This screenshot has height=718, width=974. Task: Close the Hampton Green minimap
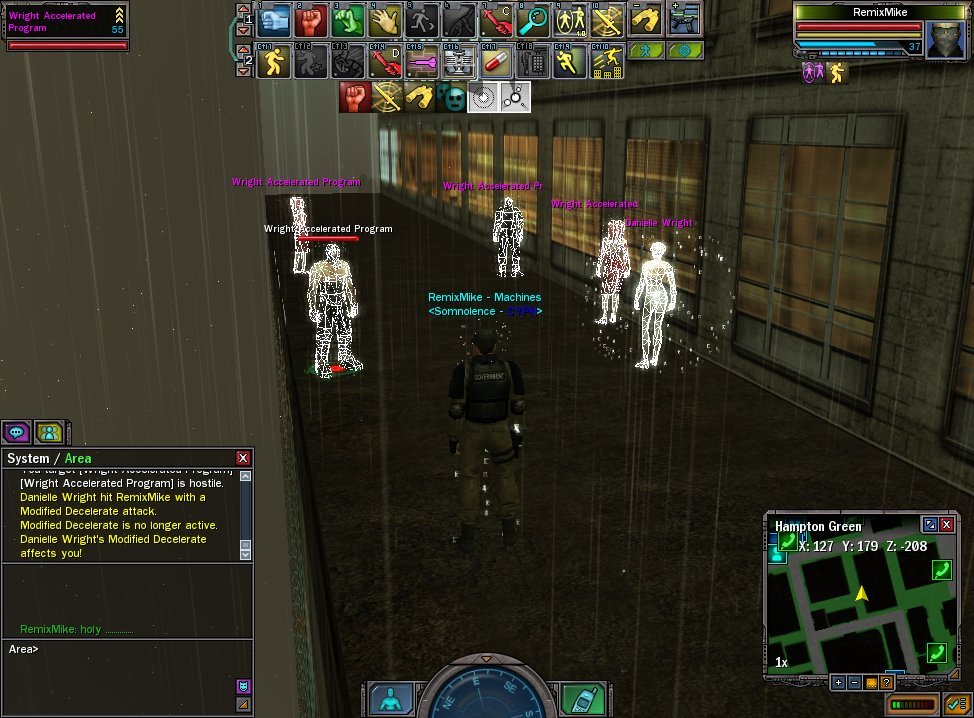[x=947, y=524]
